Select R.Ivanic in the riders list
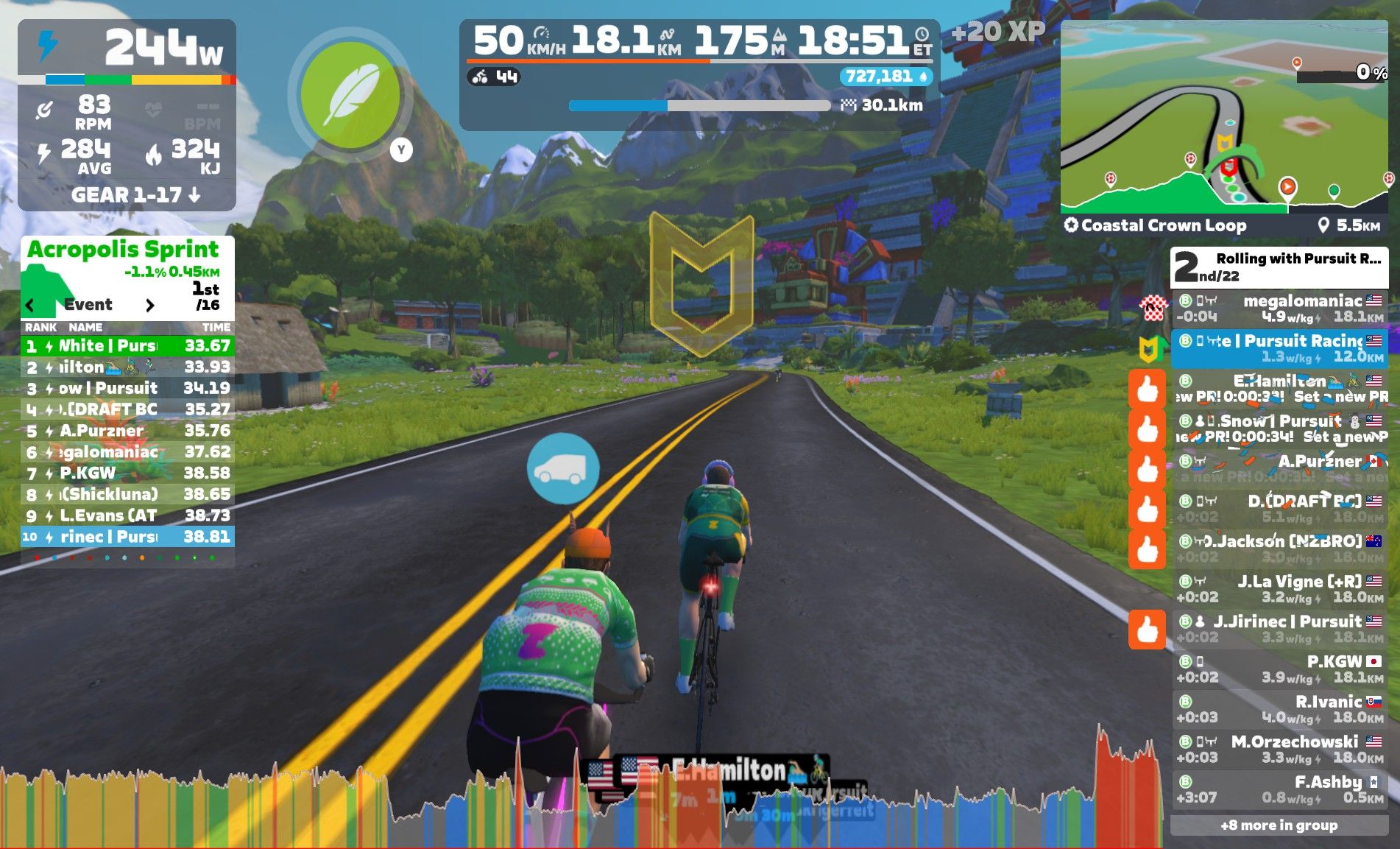The image size is (1400, 849). coord(1279,709)
